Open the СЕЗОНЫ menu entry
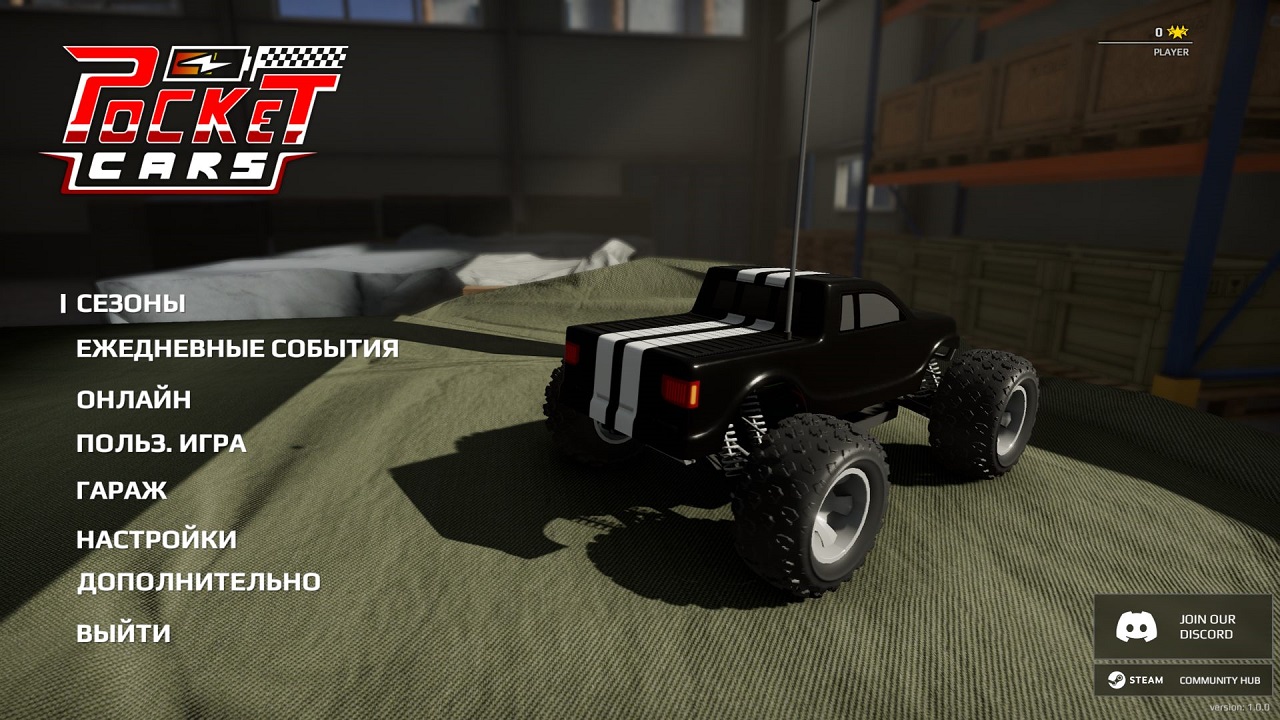Image resolution: width=1280 pixels, height=720 pixels. pyautogui.click(x=133, y=302)
